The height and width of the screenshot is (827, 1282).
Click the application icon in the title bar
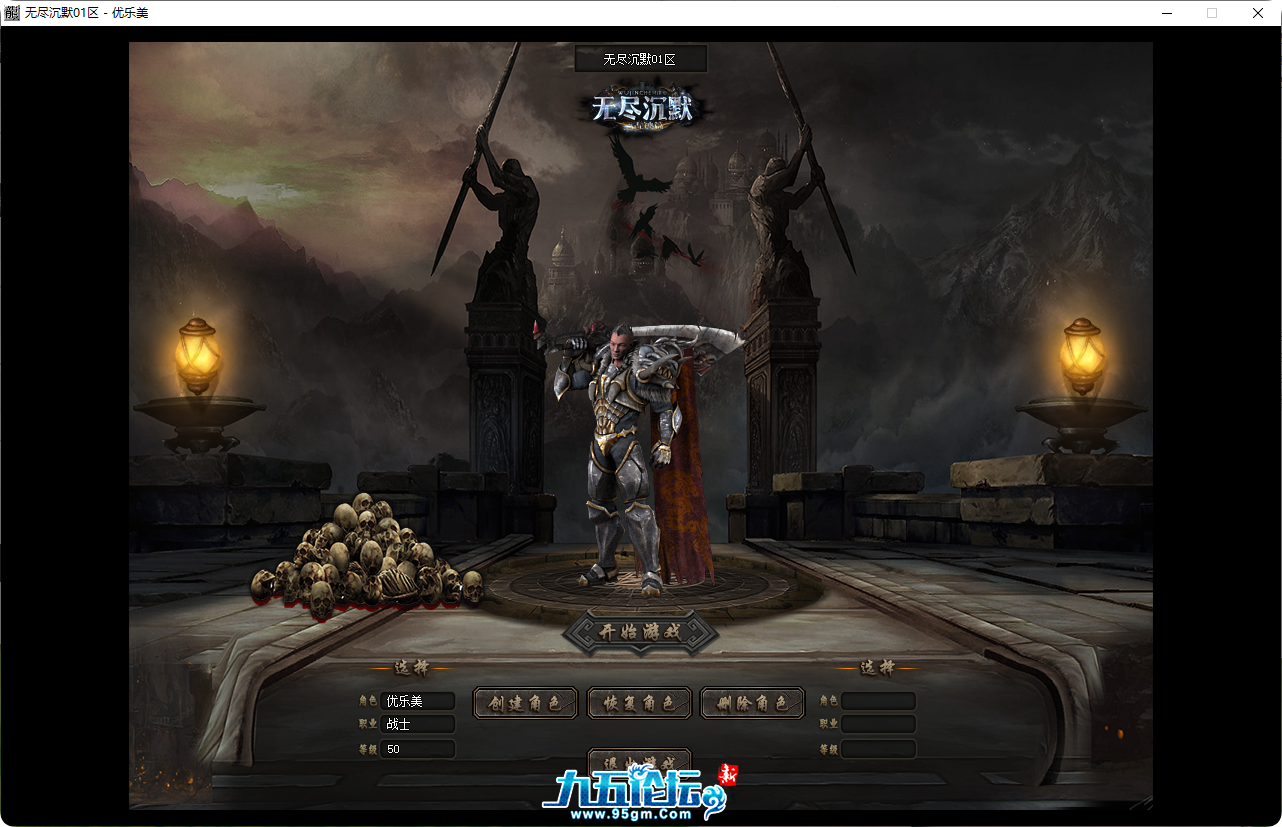(12, 13)
